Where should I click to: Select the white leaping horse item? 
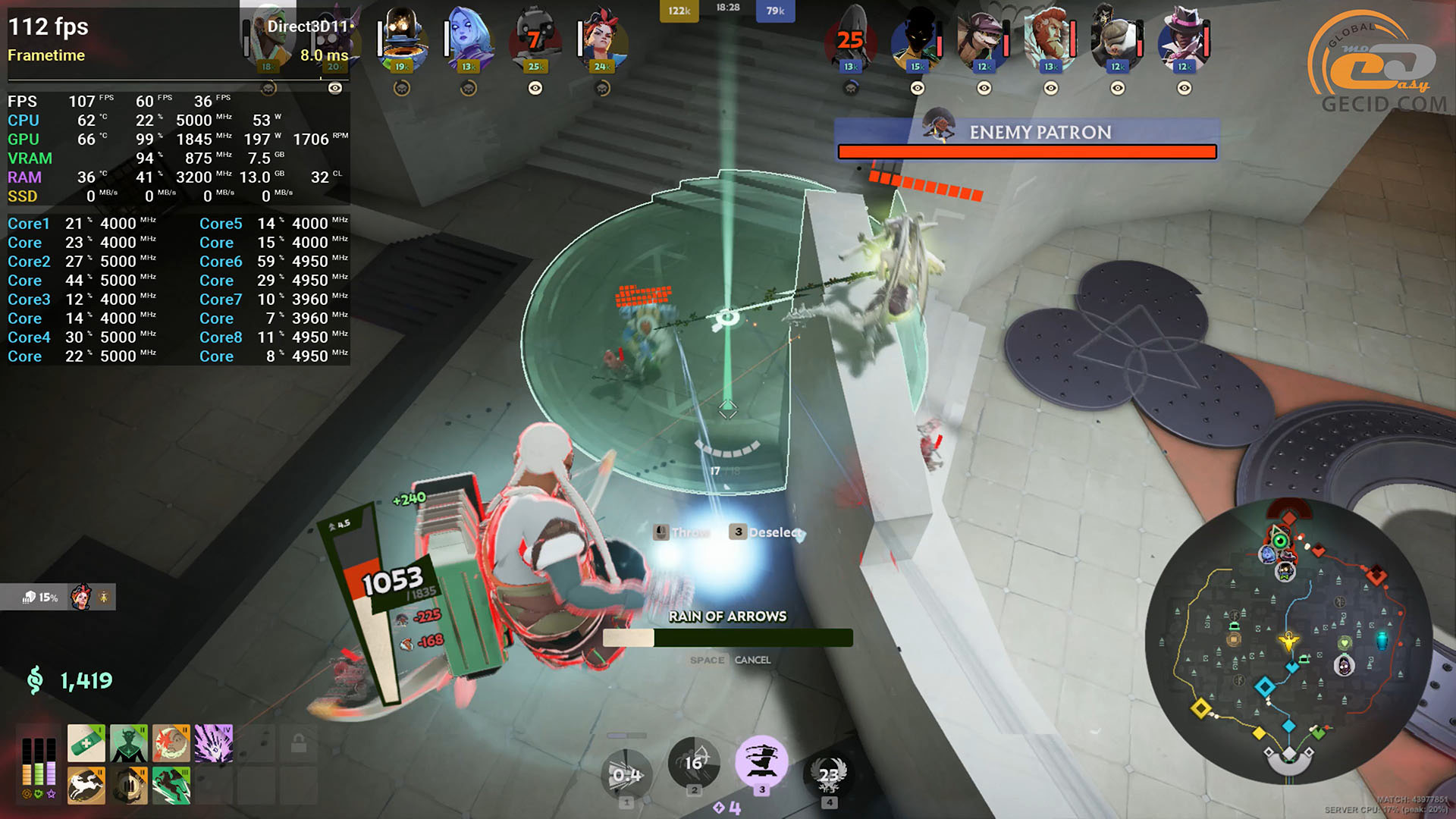(86, 786)
